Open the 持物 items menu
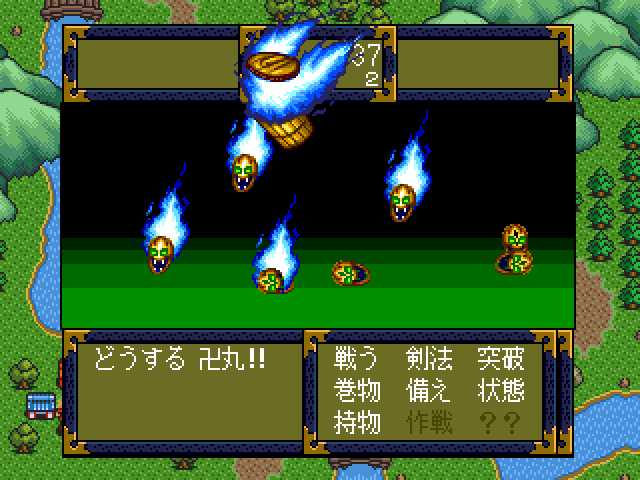Image resolution: width=640 pixels, height=480 pixels. coord(357,422)
